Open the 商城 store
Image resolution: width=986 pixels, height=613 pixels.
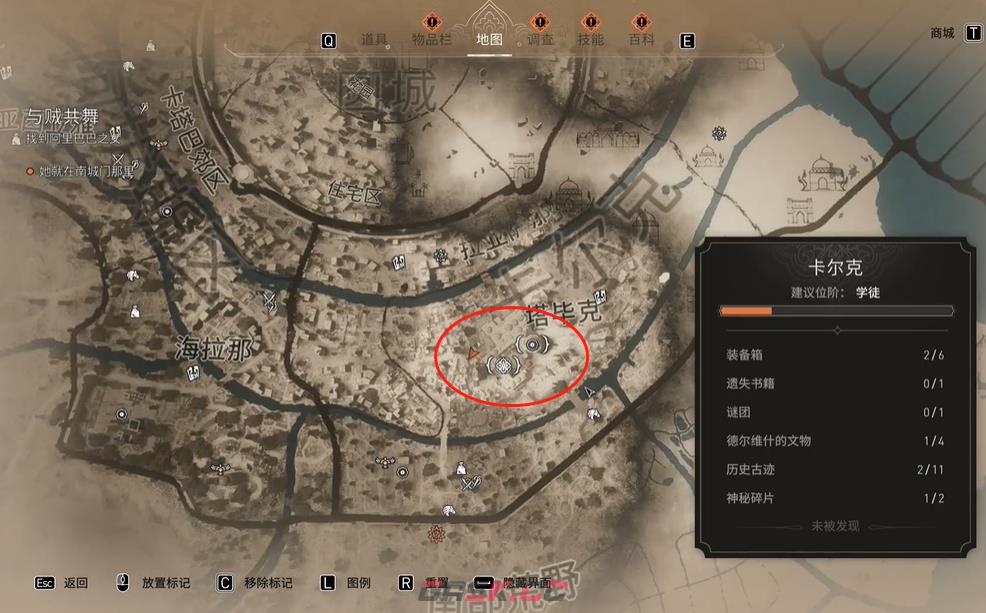942,33
